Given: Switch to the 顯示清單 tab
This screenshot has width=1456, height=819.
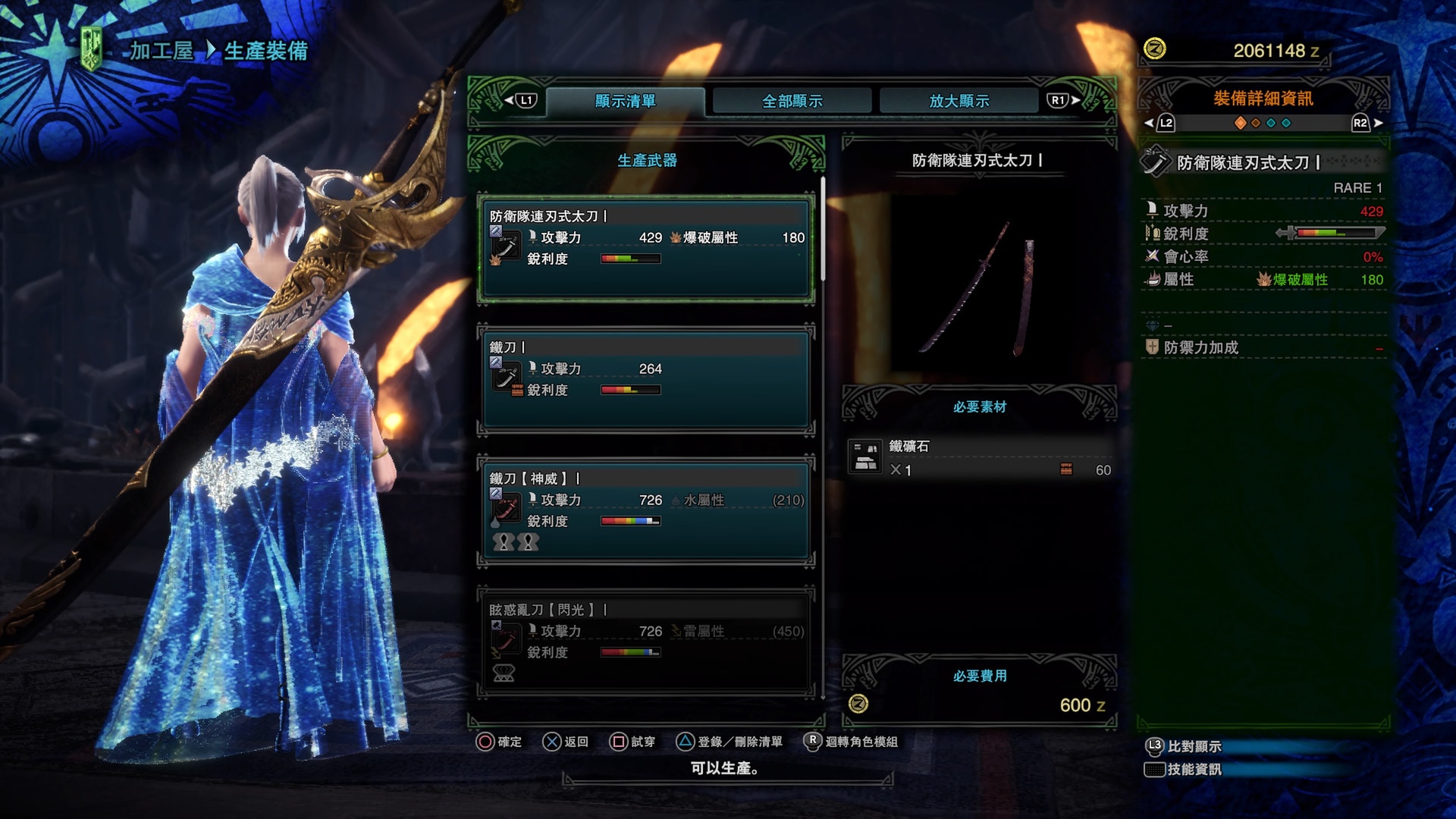Looking at the screenshot, I should point(625,101).
